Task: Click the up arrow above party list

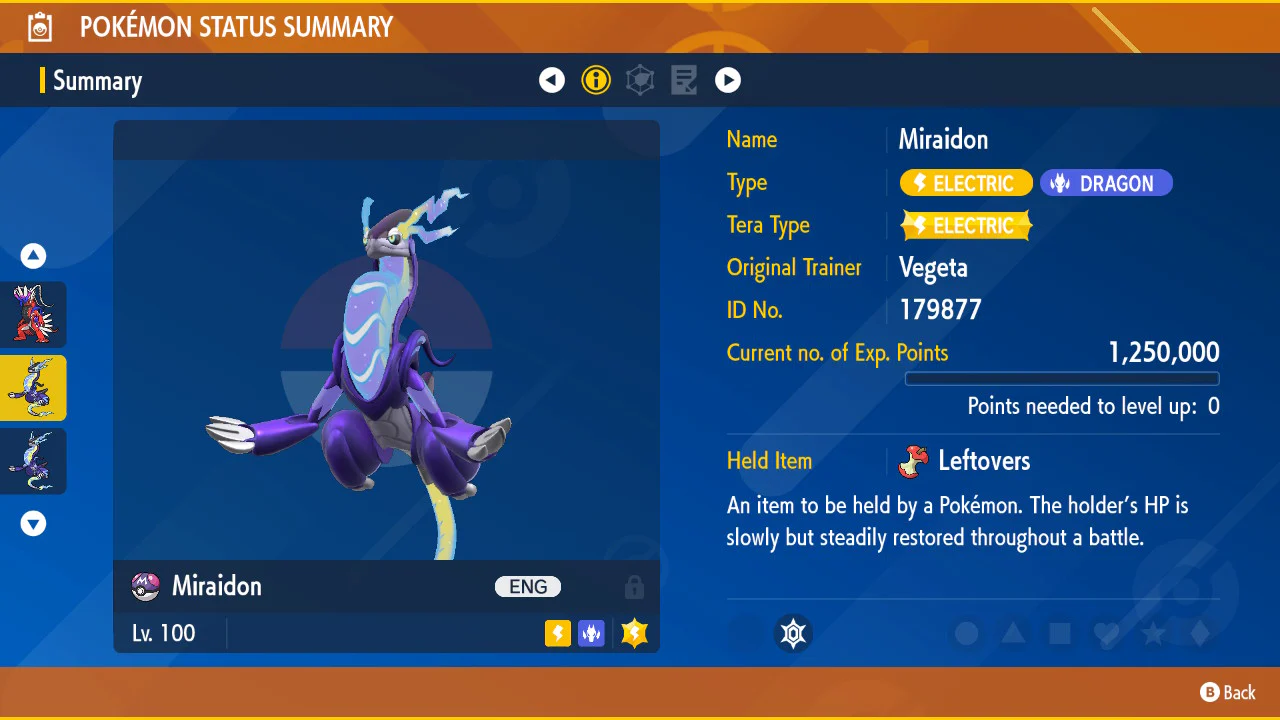Action: (34, 257)
